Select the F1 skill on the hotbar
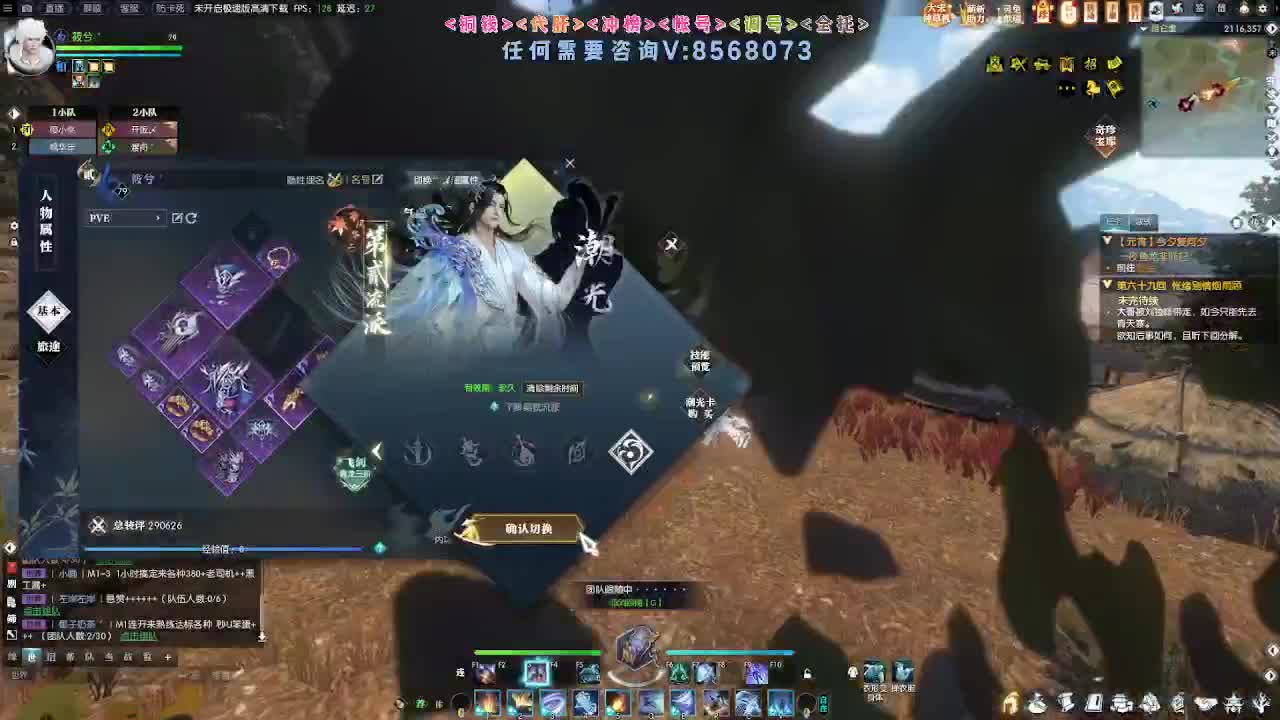The width and height of the screenshot is (1280, 720). [485, 675]
